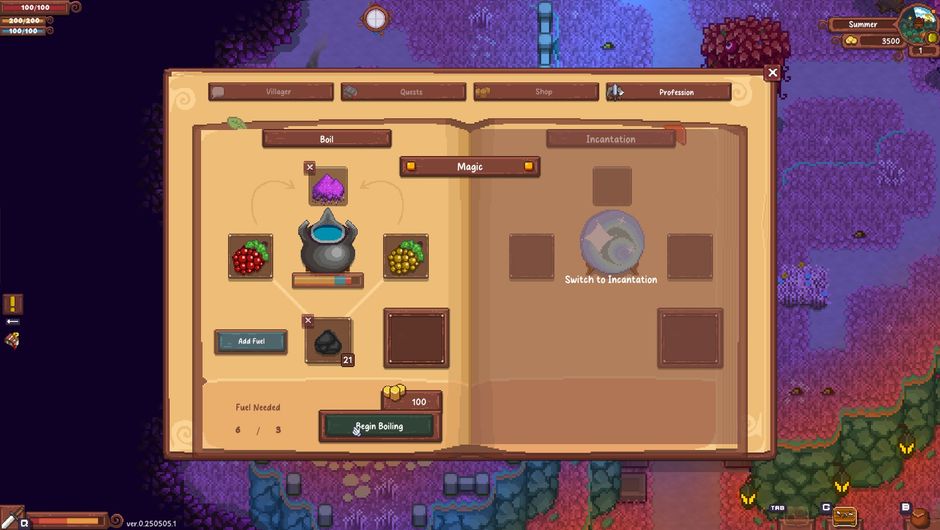Switch to the Quests tab

404,92
